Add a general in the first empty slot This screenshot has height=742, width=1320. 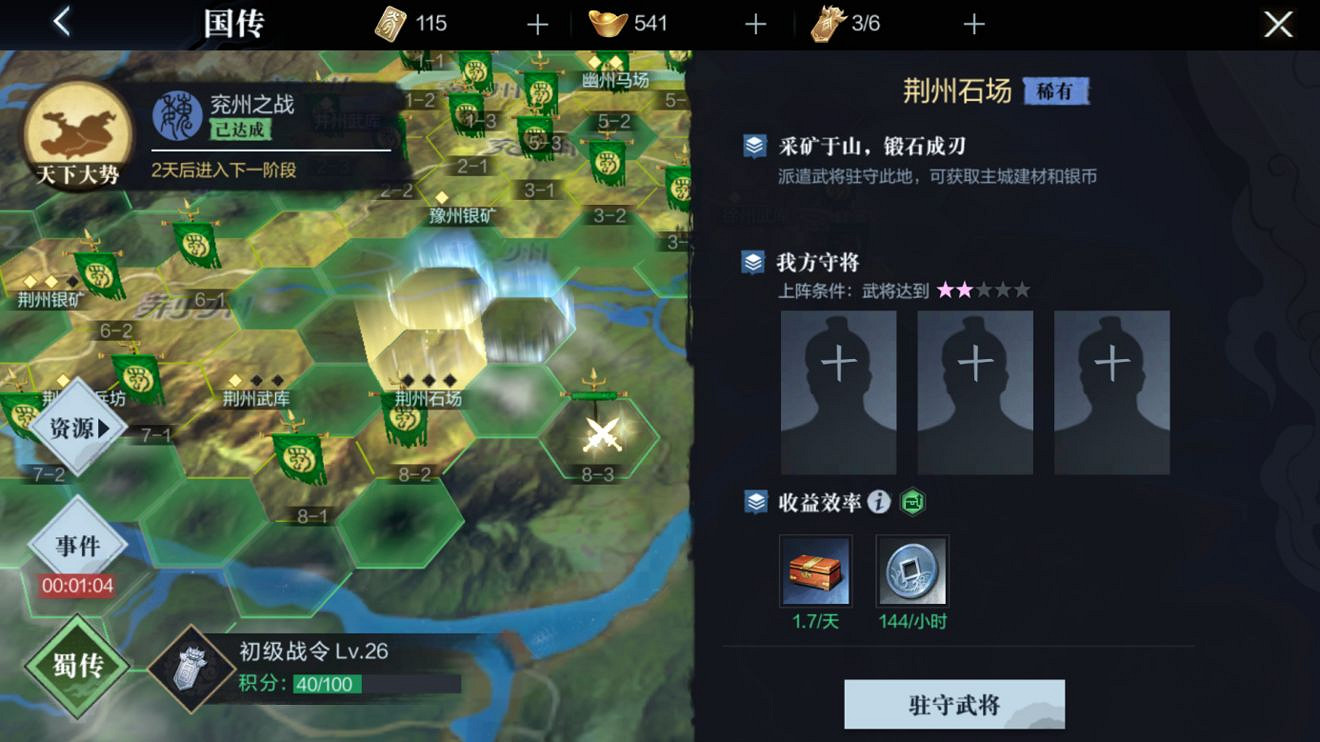[838, 391]
